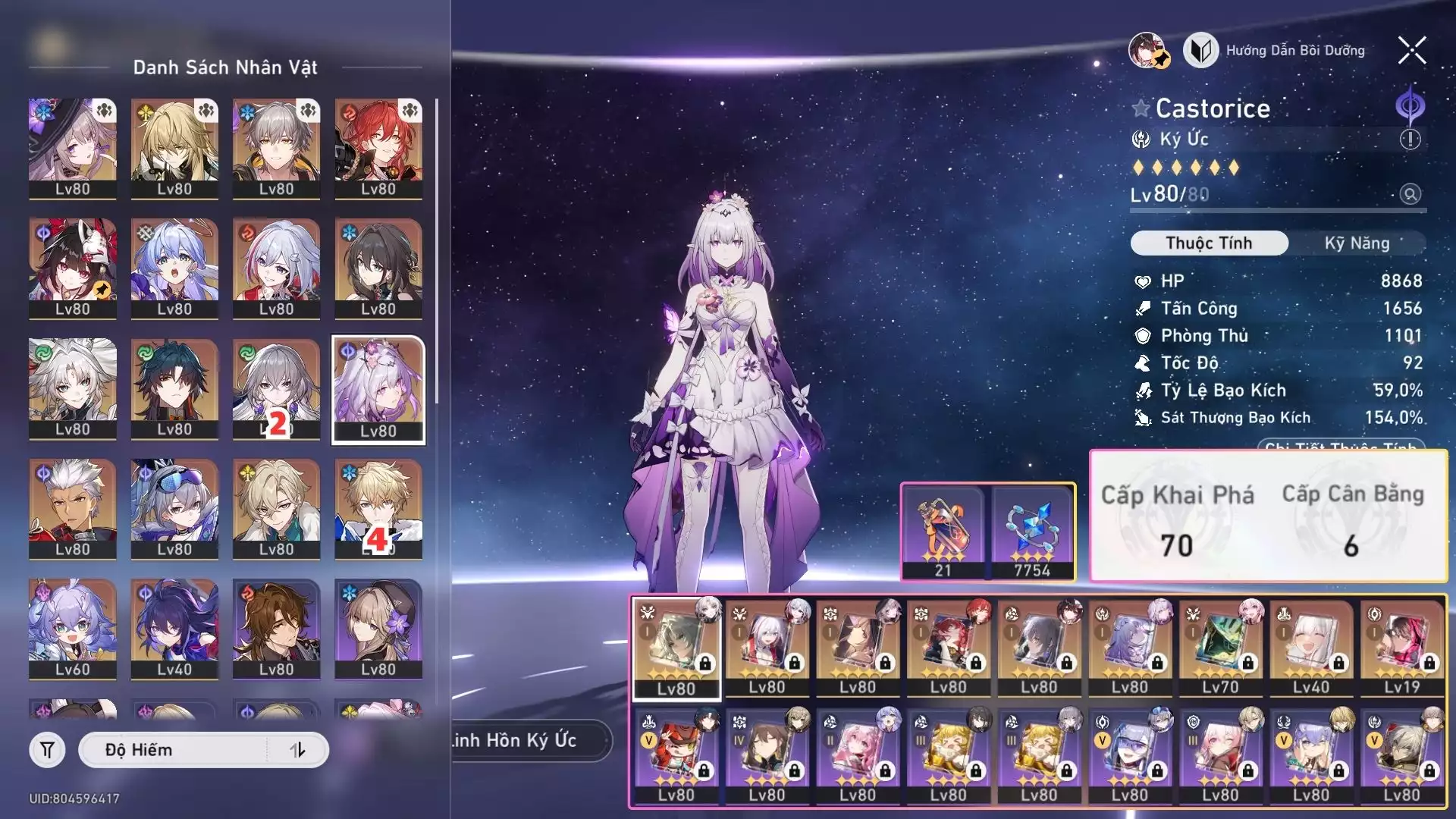Open the pinned character avatar at top
This screenshot has height=819, width=1456.
(x=1148, y=51)
